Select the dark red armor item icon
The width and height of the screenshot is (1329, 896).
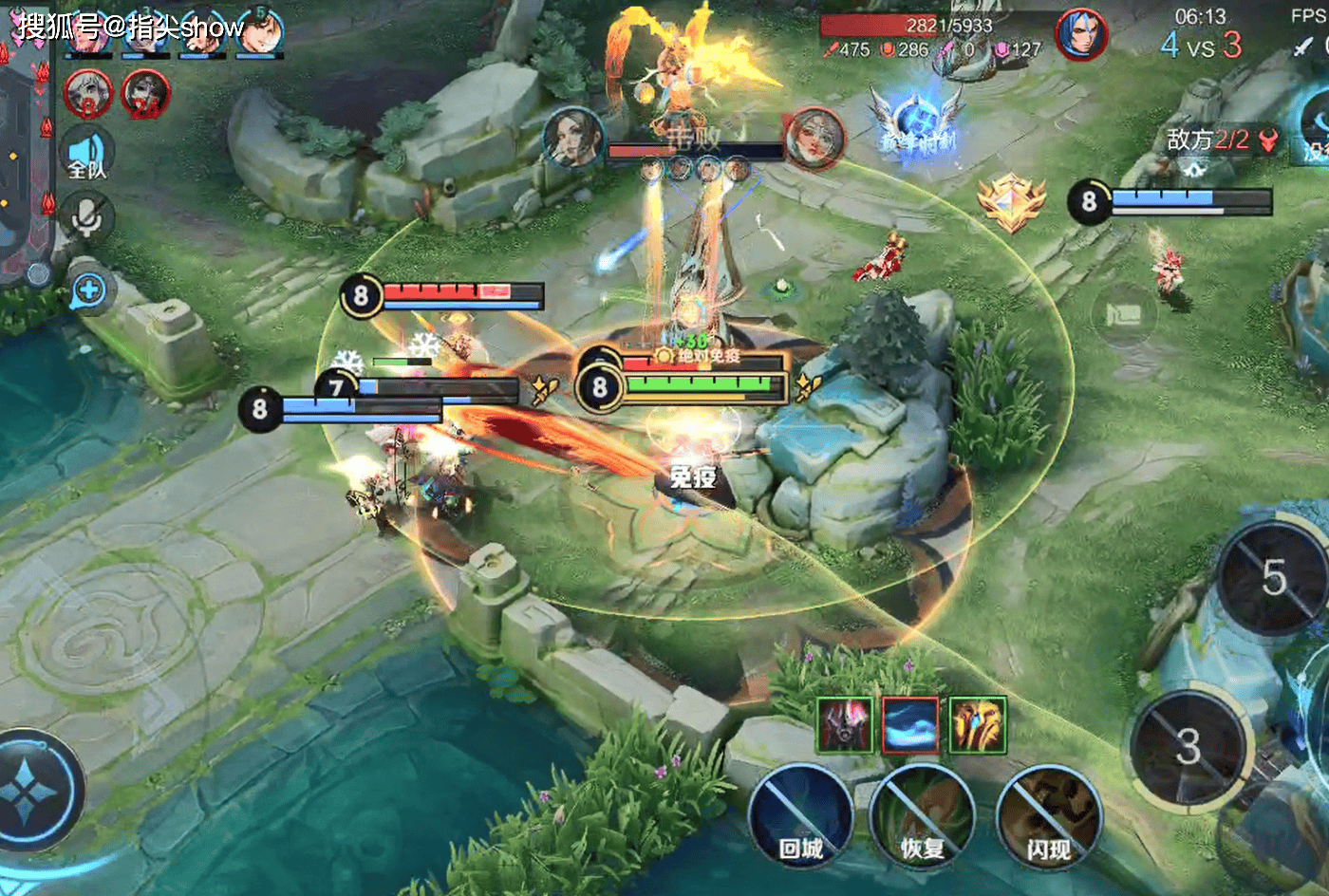pos(845,725)
